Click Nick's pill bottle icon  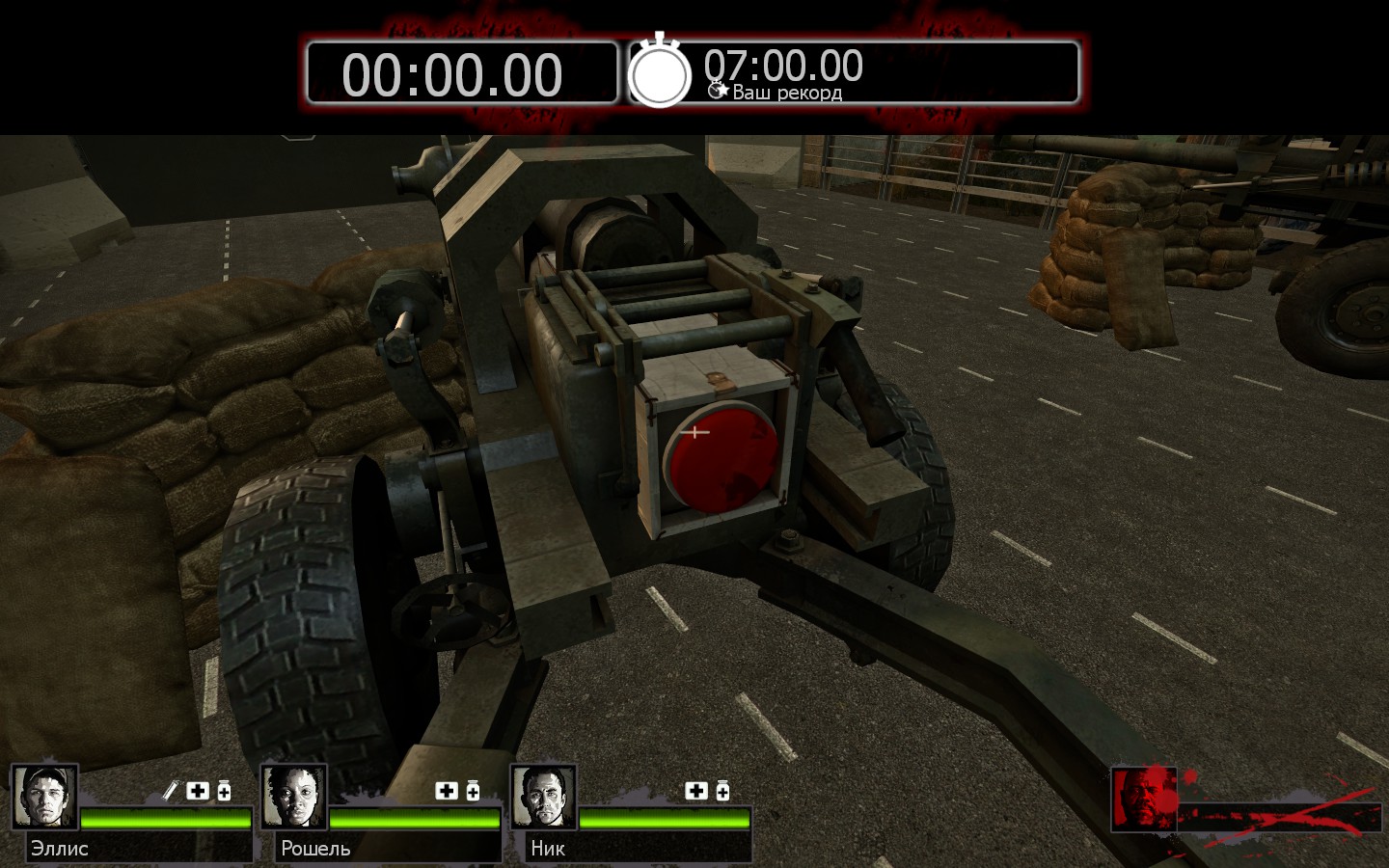tap(722, 791)
